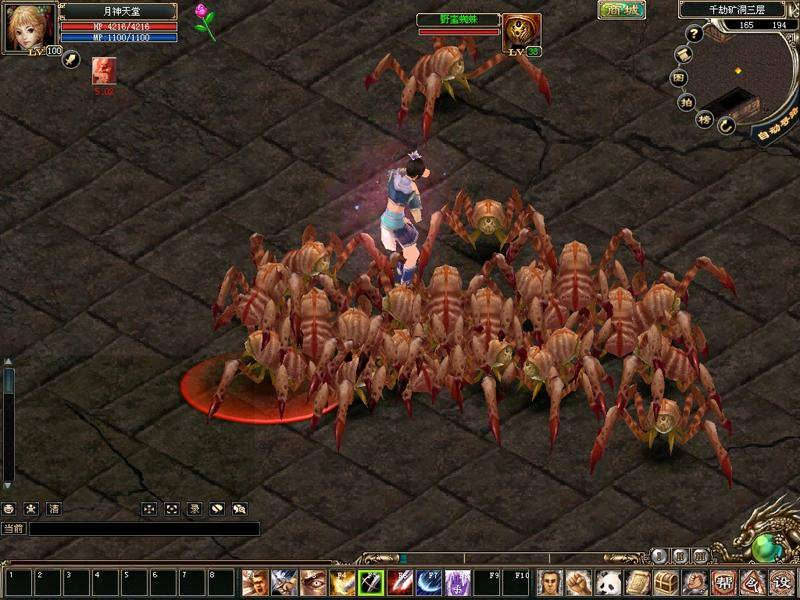
Task: Activate the purple figure skill icon
Action: pos(458,582)
